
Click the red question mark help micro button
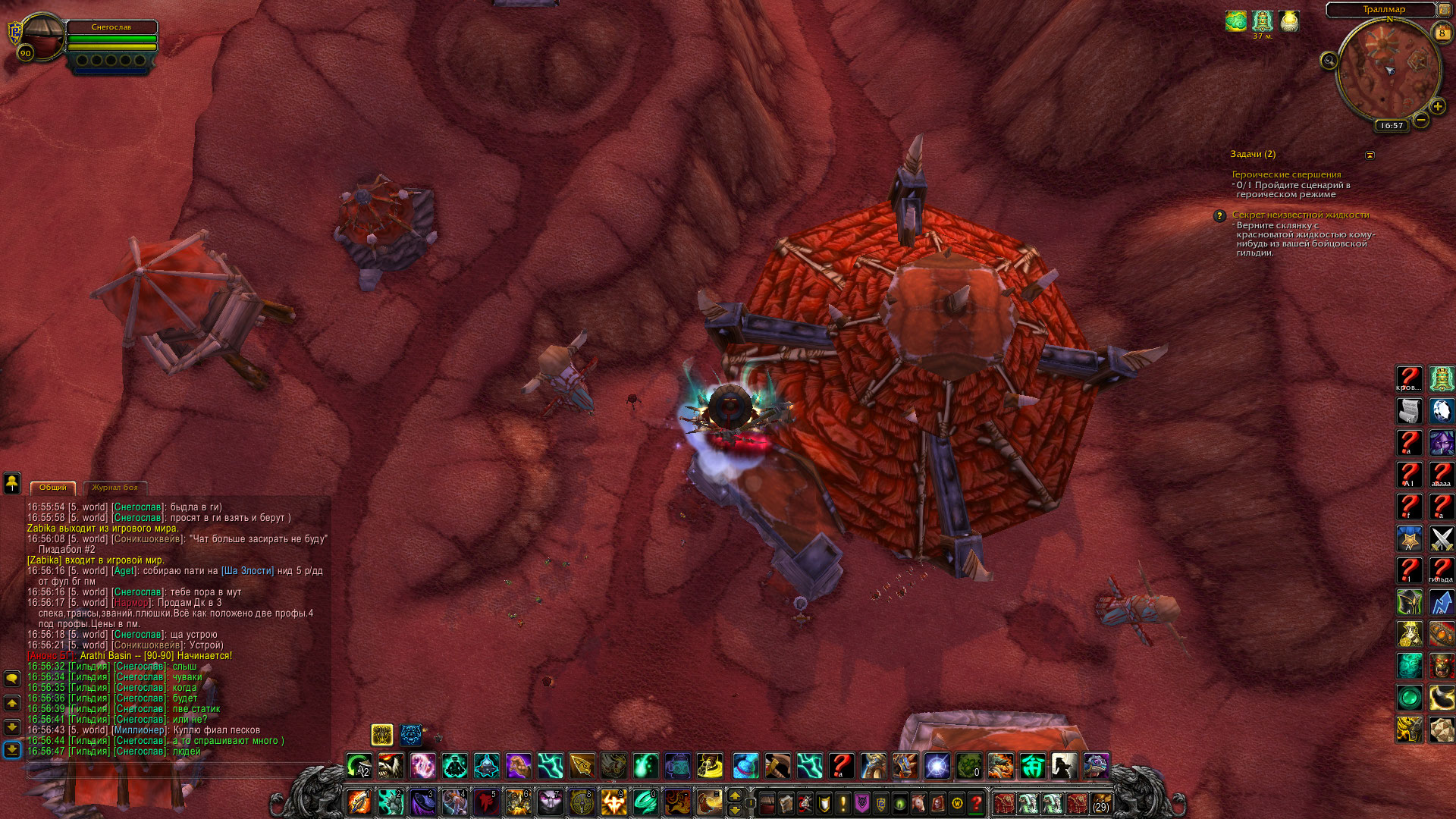[x=976, y=802]
